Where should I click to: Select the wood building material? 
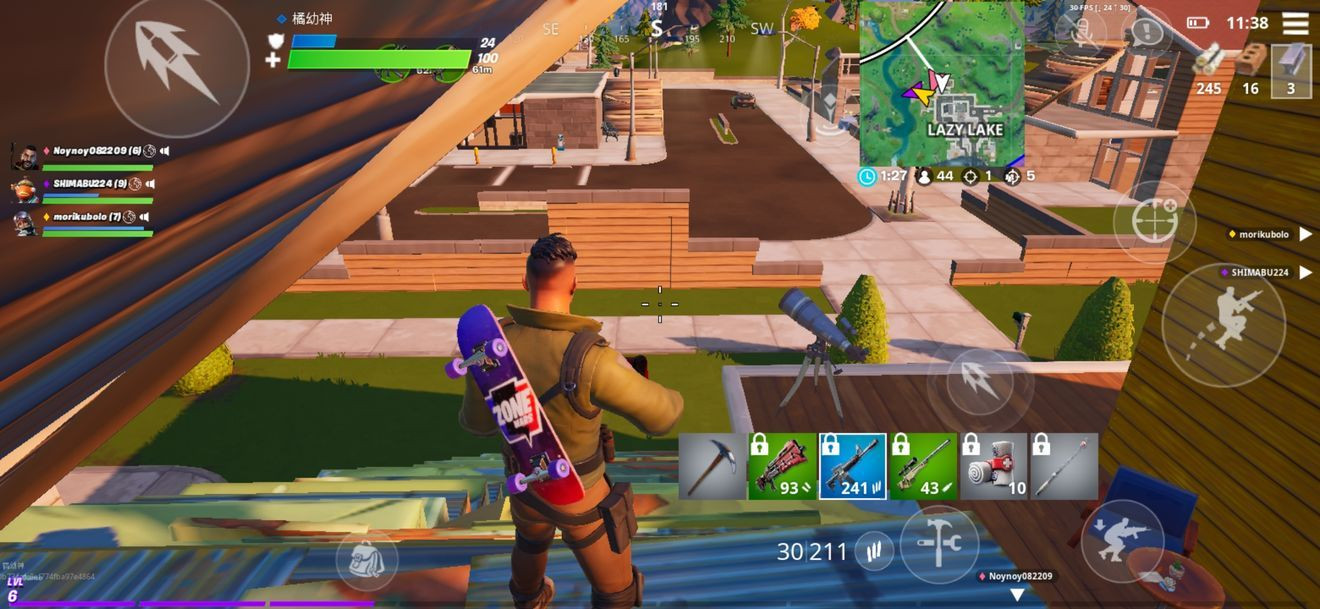pyautogui.click(x=1209, y=70)
